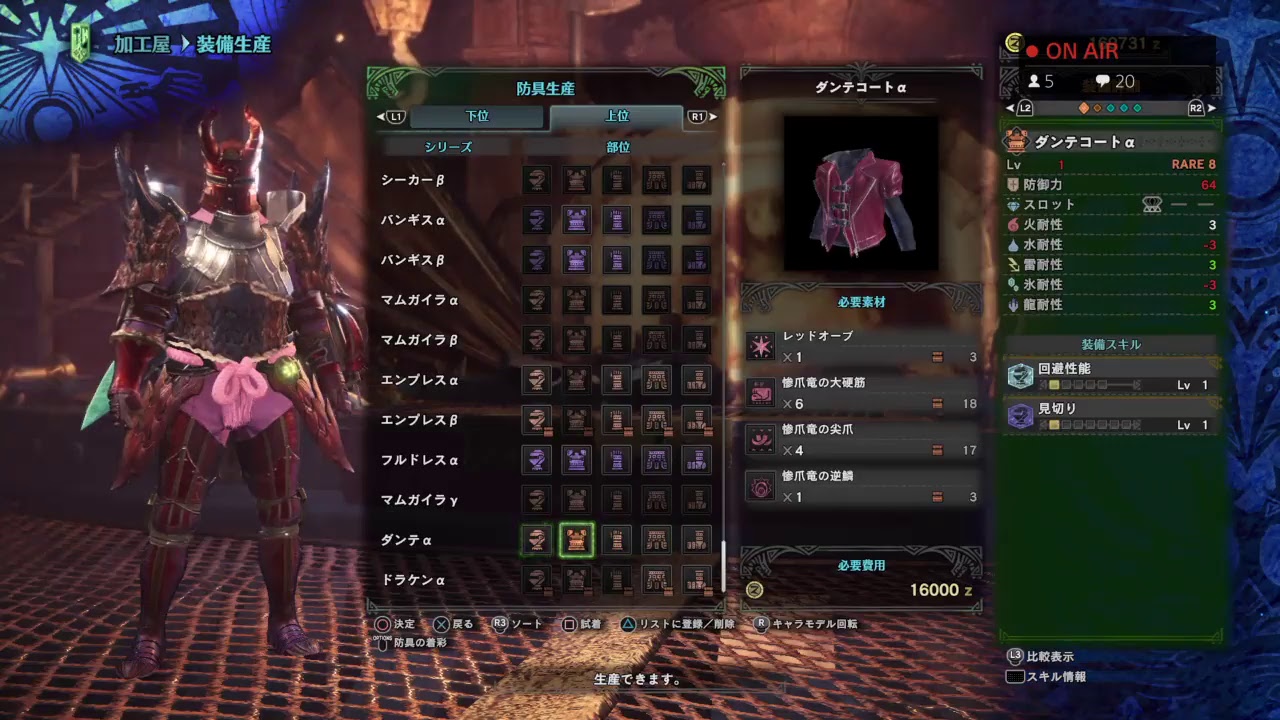Click the 惨爪竜の大硬筋 material row

(861, 393)
